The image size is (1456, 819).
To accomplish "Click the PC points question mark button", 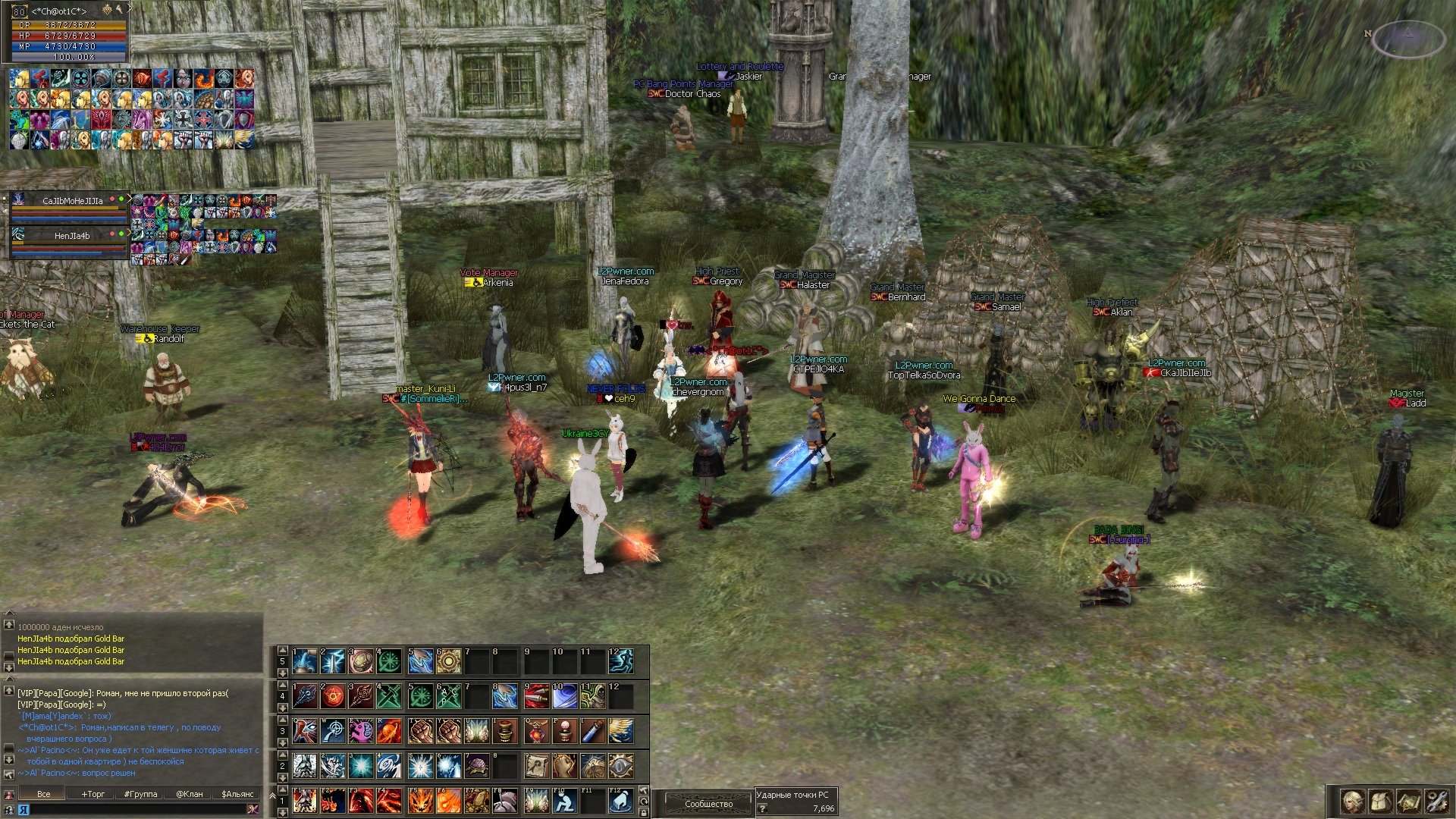I will pyautogui.click(x=763, y=808).
